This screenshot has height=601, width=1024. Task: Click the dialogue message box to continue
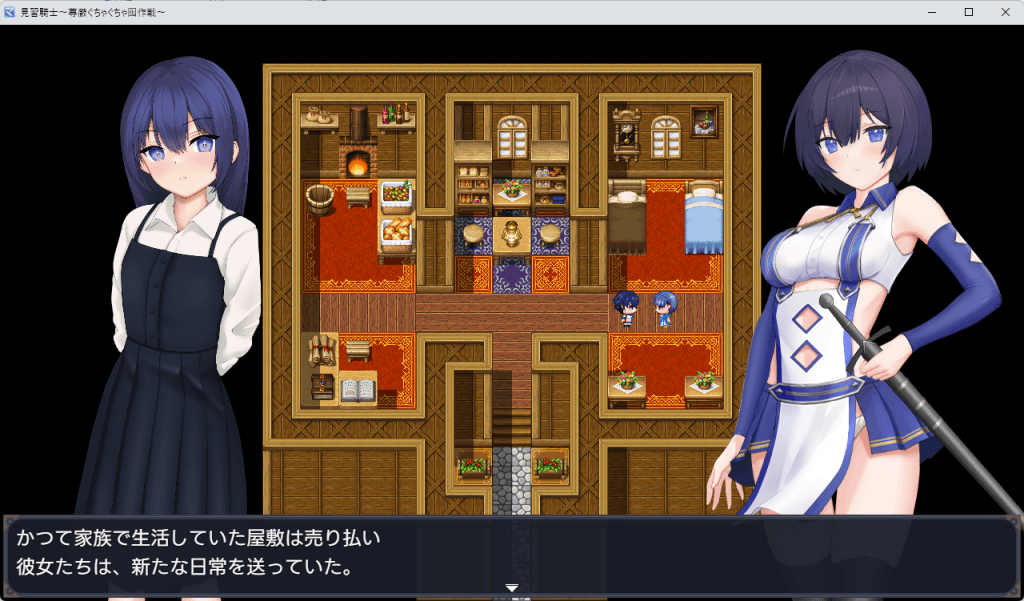click(512, 555)
